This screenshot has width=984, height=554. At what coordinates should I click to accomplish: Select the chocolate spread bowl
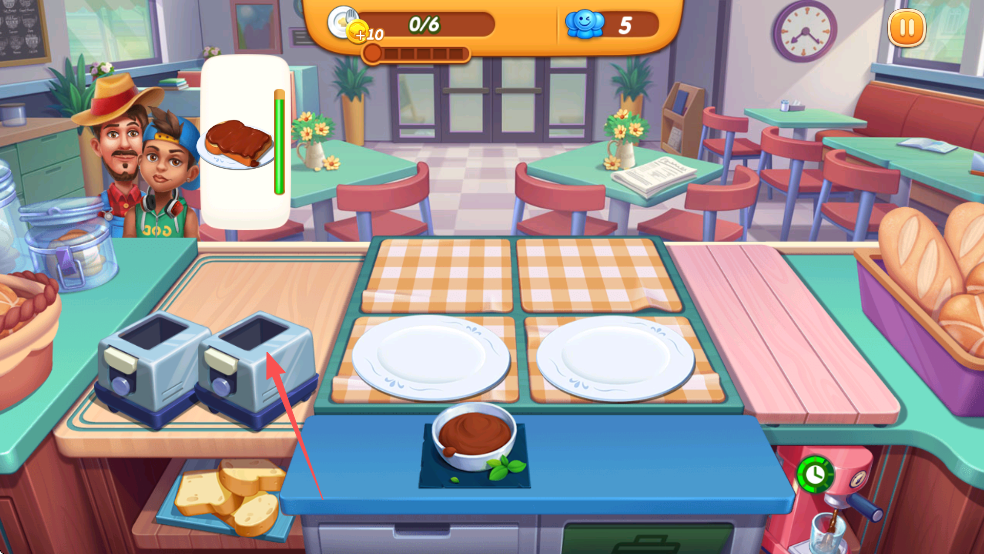click(474, 435)
